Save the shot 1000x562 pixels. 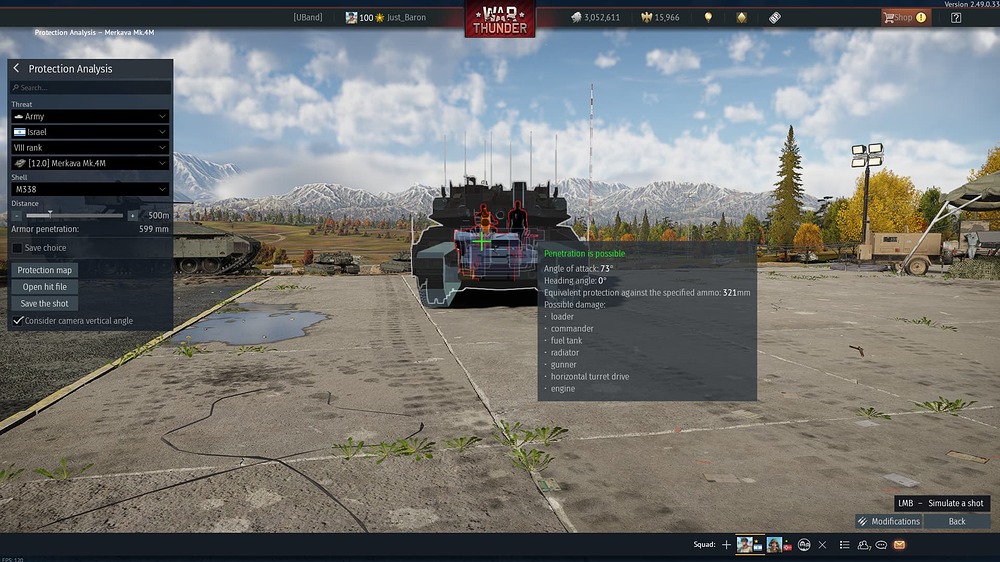(45, 304)
